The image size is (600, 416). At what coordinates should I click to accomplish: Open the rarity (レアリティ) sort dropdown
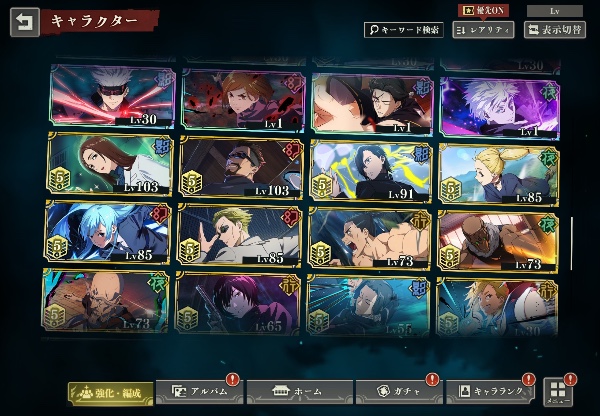coord(483,30)
